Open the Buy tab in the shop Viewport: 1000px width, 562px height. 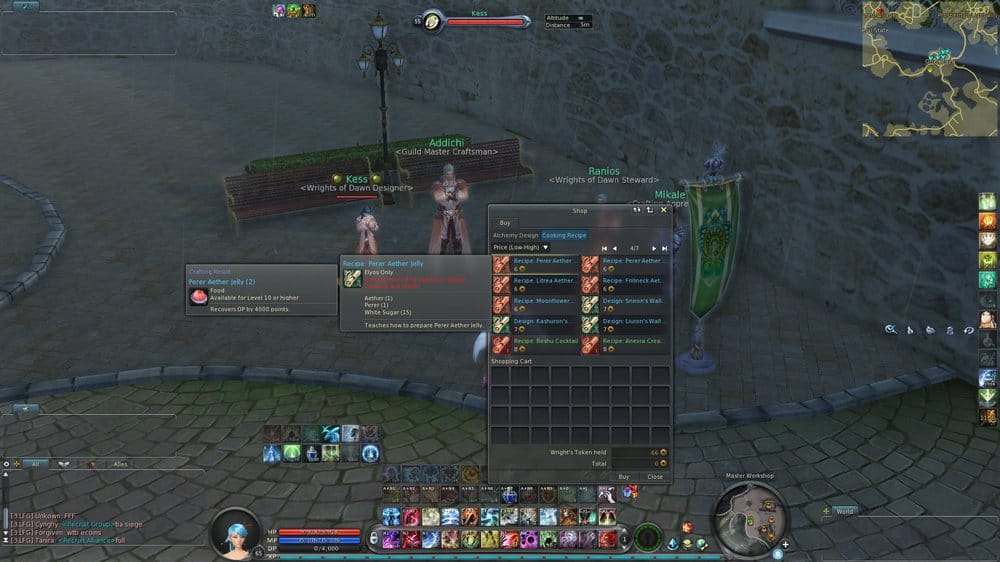tap(505, 222)
